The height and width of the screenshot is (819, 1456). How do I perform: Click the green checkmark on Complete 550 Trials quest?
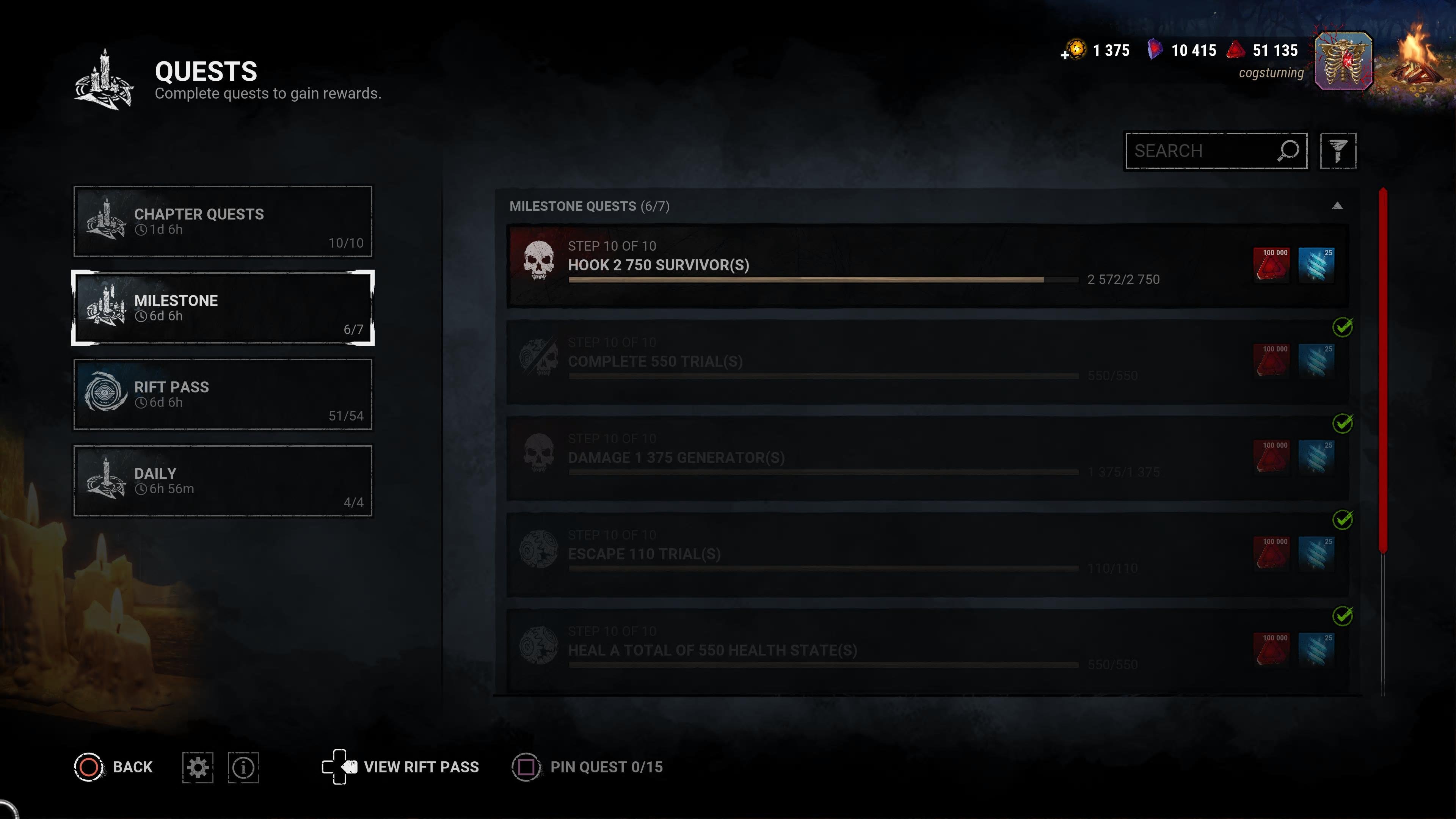(1342, 327)
